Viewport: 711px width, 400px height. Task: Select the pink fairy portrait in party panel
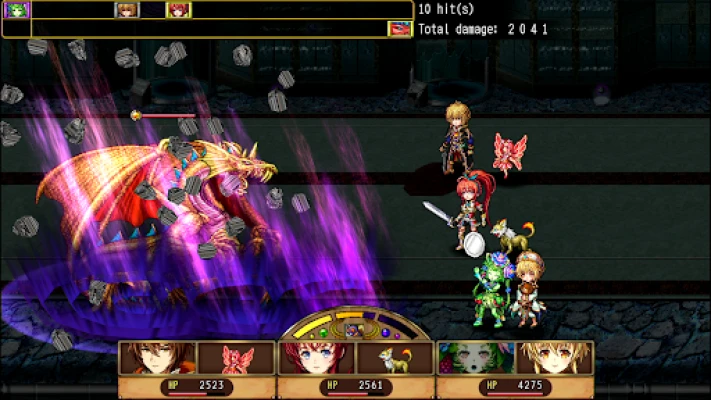[235, 359]
